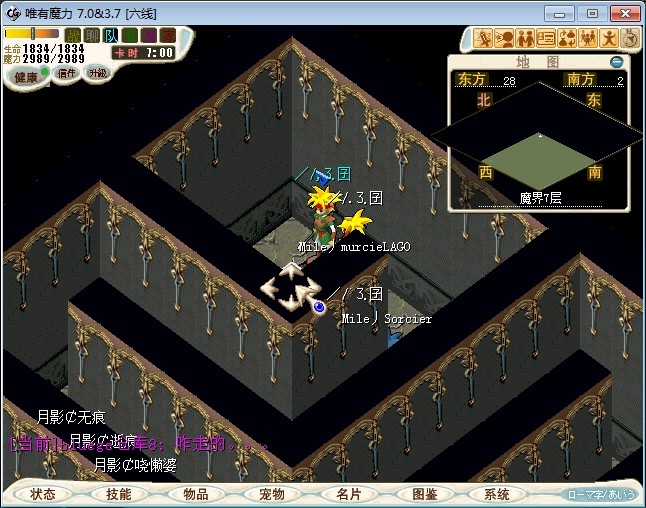This screenshot has height=508, width=646.
Task: Open the 系统 system menu
Action: (497, 494)
